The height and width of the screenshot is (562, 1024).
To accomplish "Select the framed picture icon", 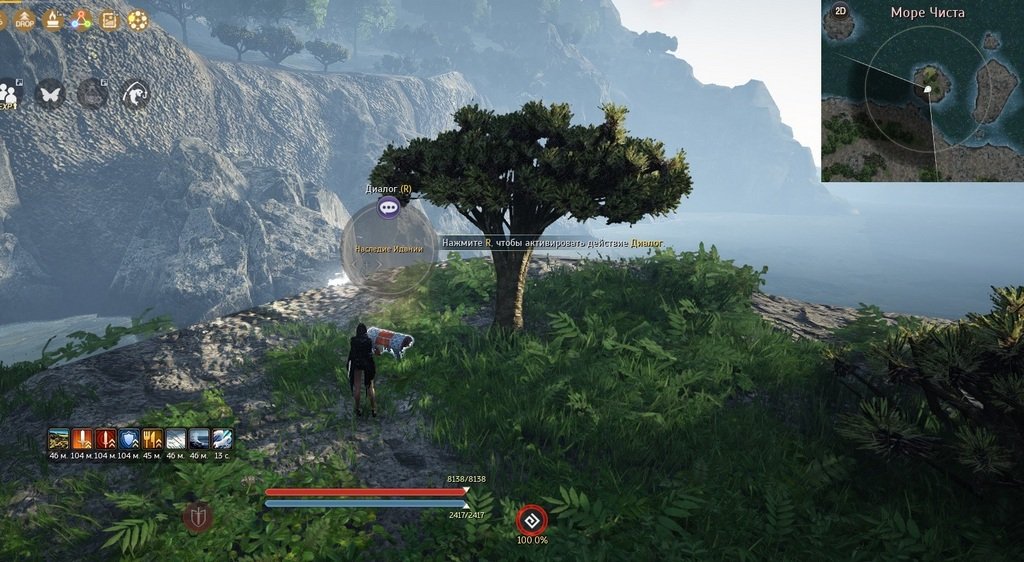I will pos(109,19).
